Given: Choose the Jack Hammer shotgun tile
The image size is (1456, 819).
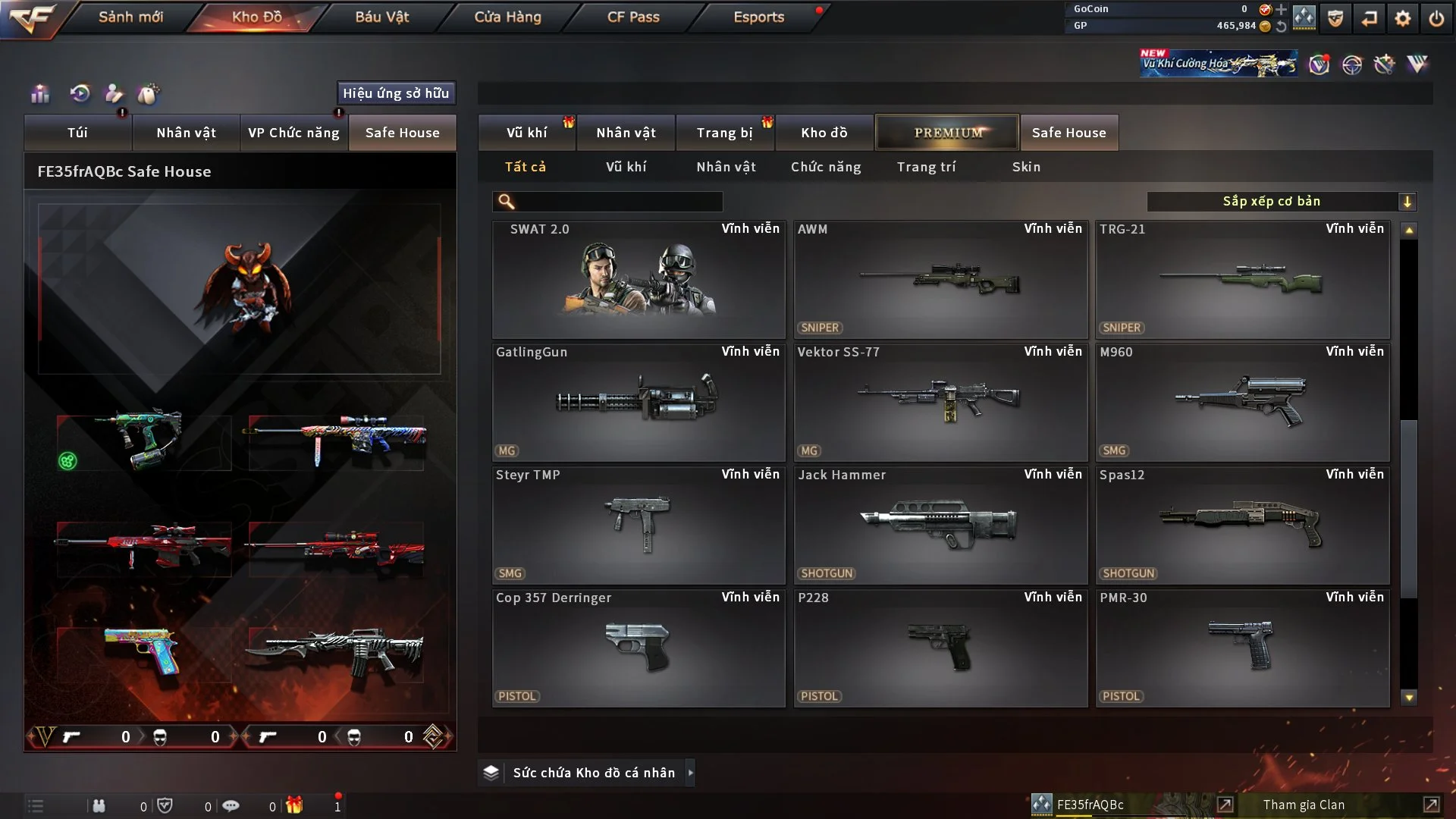Looking at the screenshot, I should [x=940, y=526].
